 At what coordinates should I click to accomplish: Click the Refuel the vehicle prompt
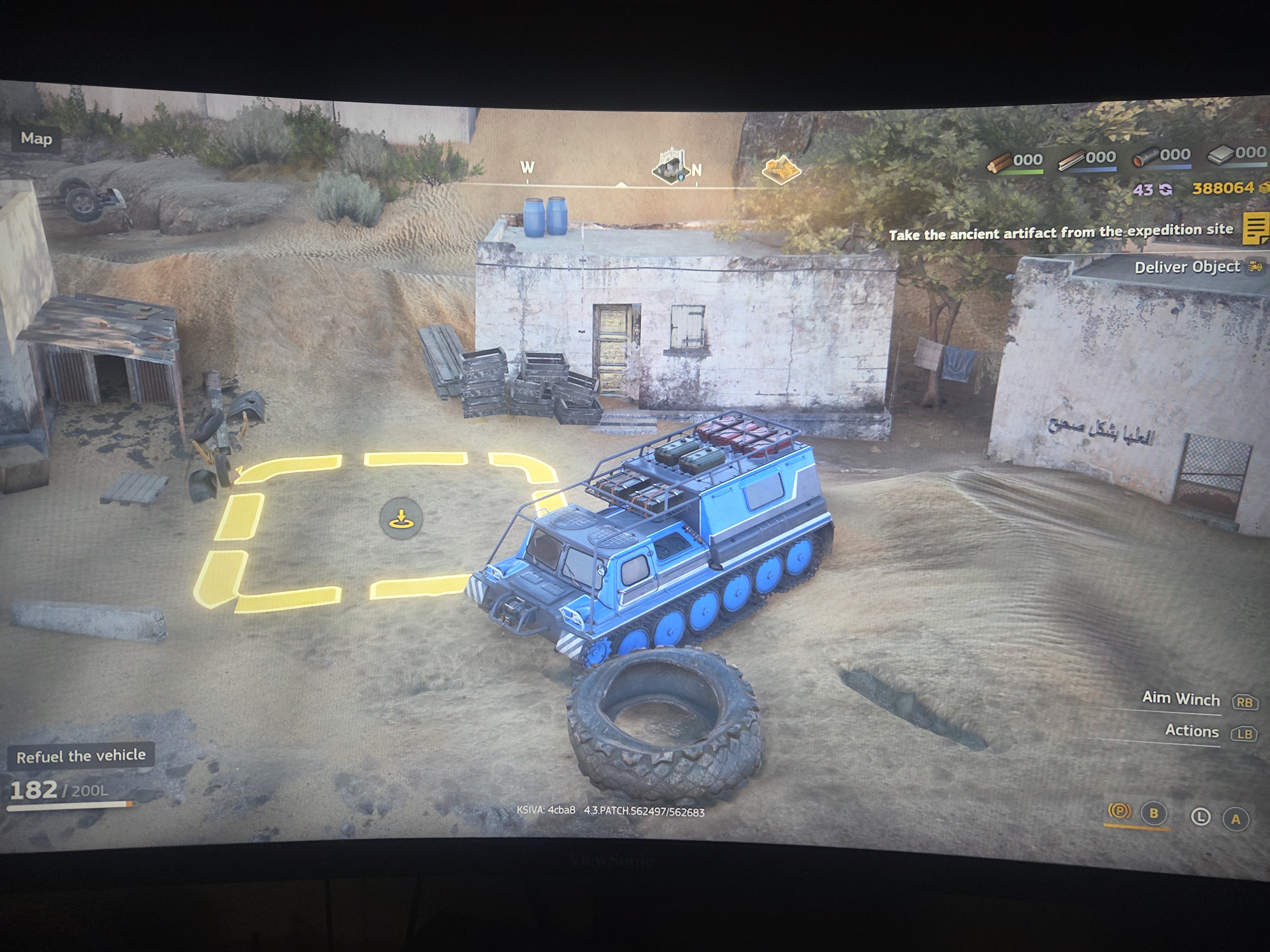pos(82,756)
